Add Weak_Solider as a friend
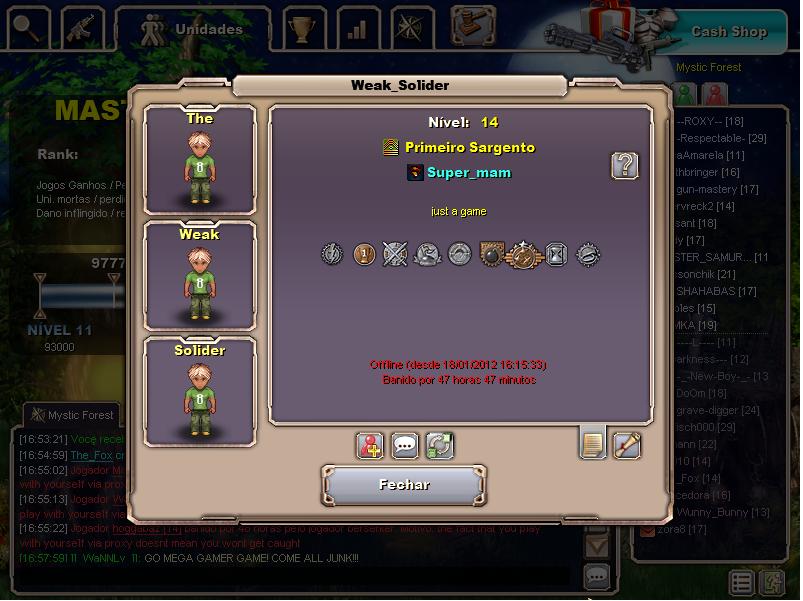Screen dimensions: 803x601 tap(371, 445)
